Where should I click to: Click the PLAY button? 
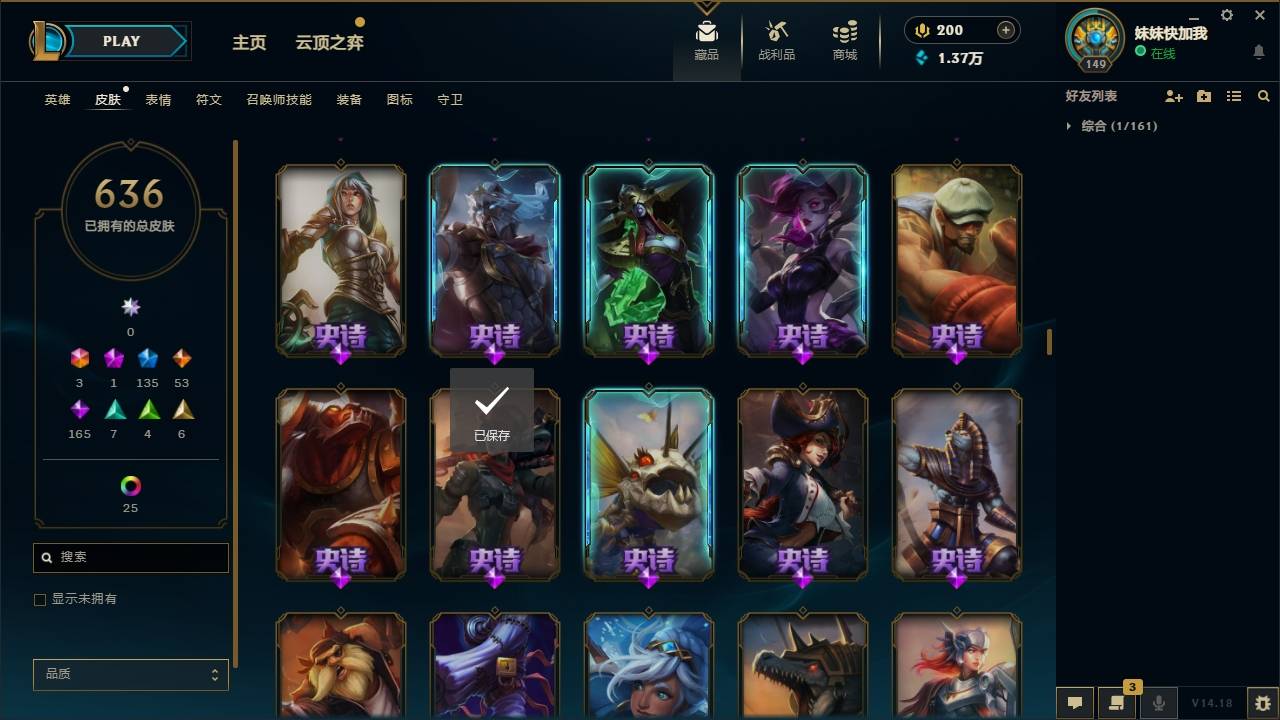(x=121, y=41)
